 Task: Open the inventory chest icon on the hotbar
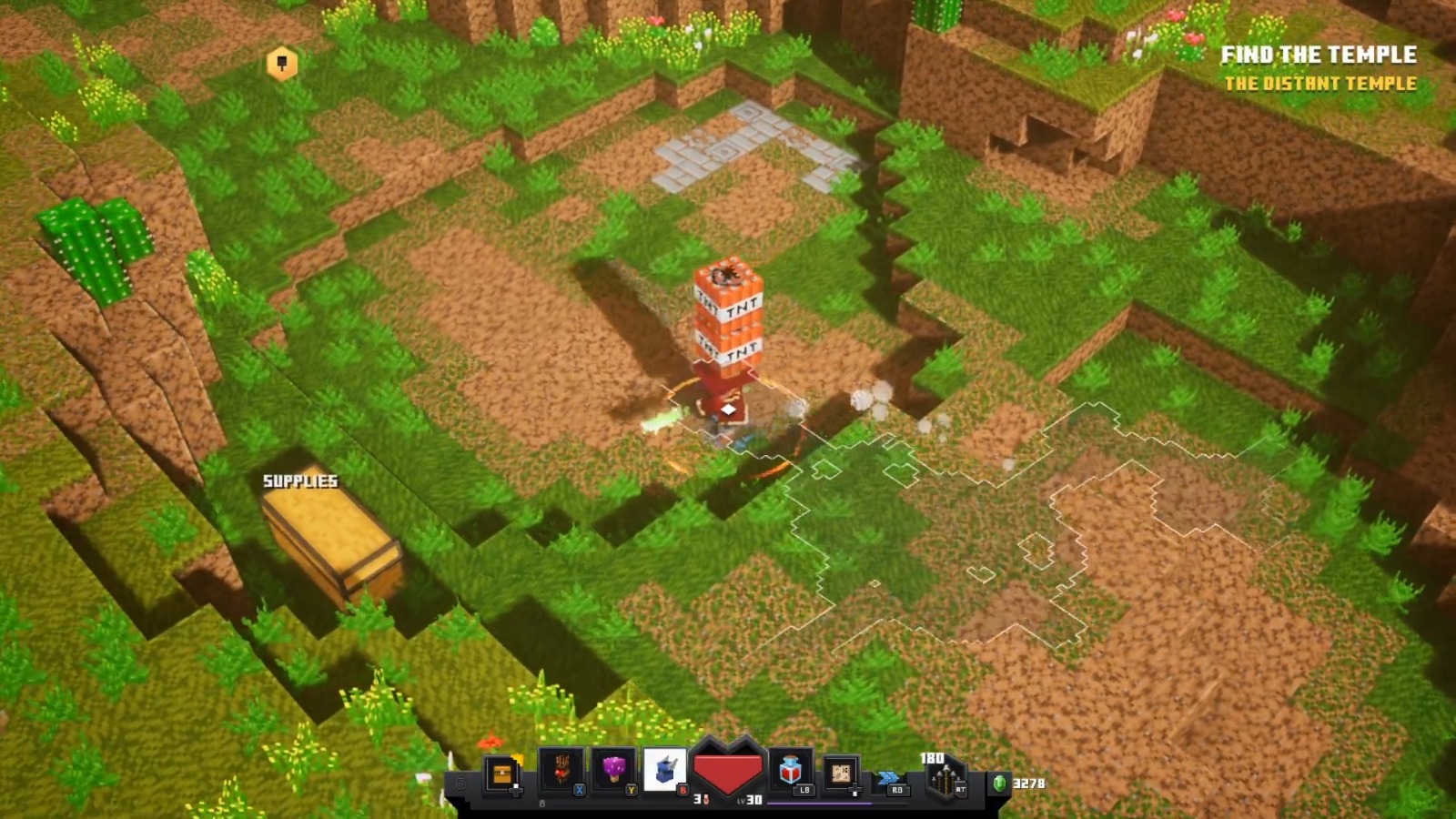click(x=501, y=771)
